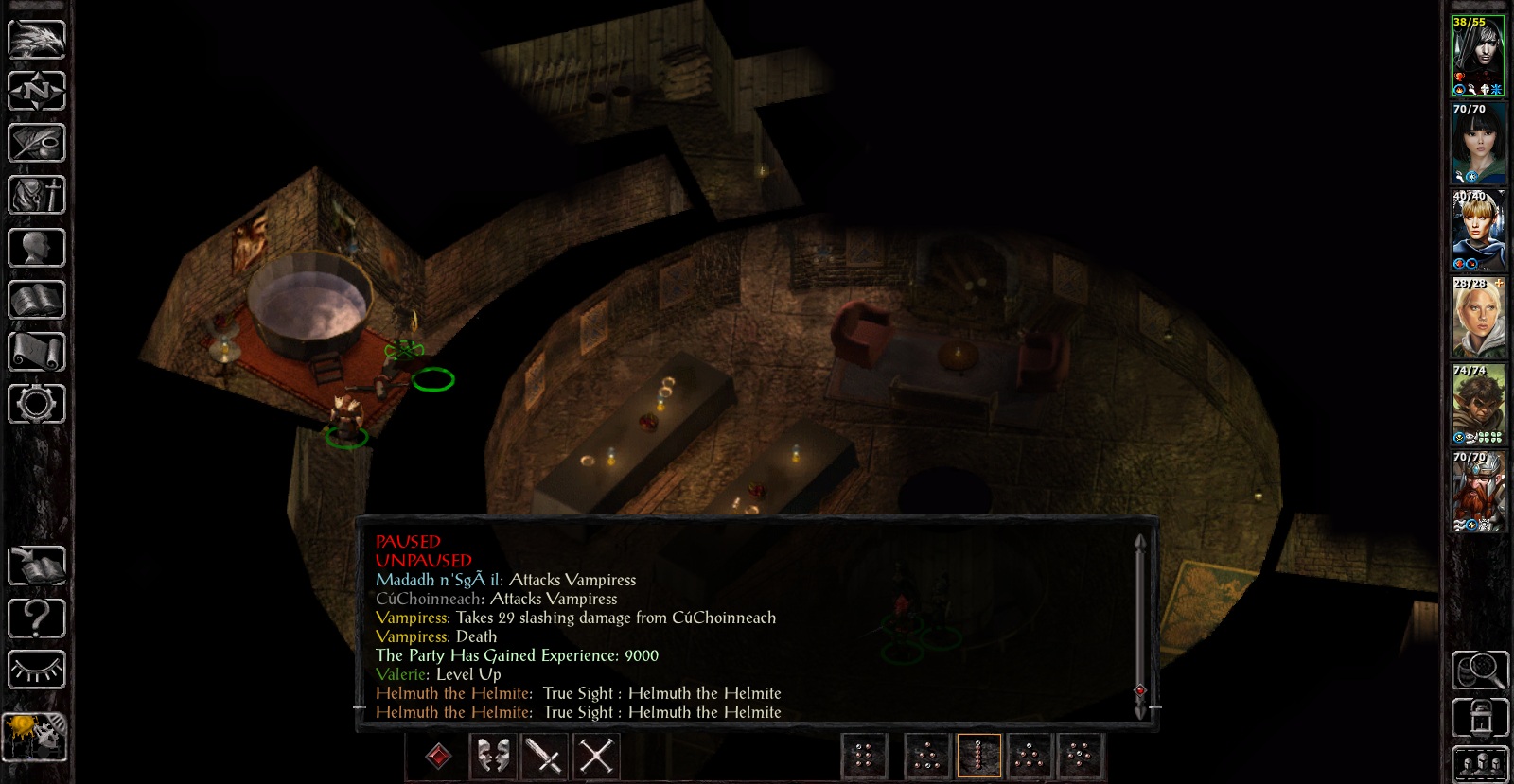Open the area map with the compass icon

[37, 92]
